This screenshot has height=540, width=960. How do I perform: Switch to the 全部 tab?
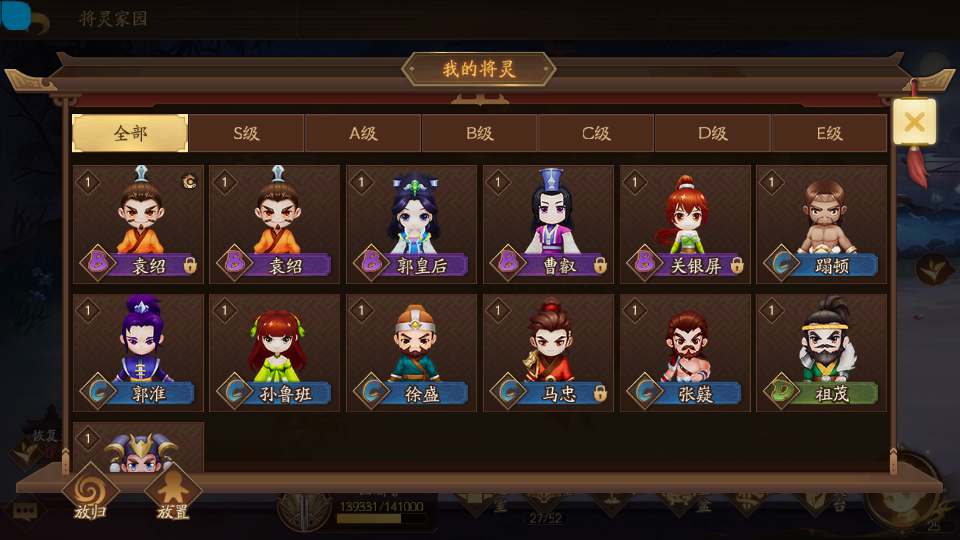(130, 133)
